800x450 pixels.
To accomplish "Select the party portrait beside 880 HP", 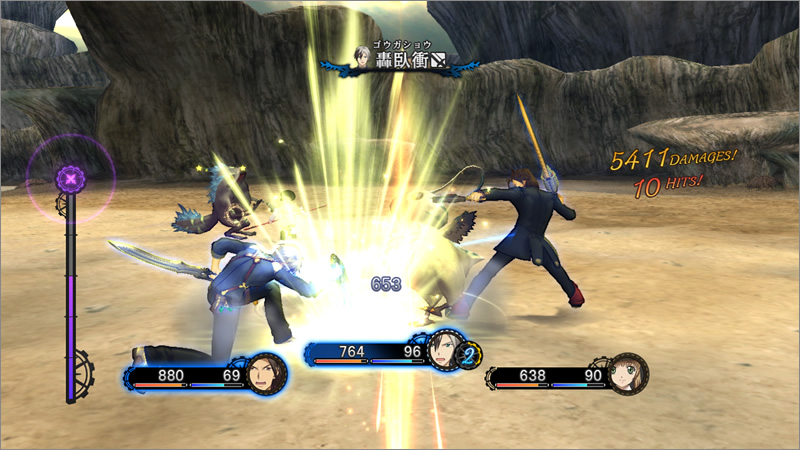I will coord(266,374).
